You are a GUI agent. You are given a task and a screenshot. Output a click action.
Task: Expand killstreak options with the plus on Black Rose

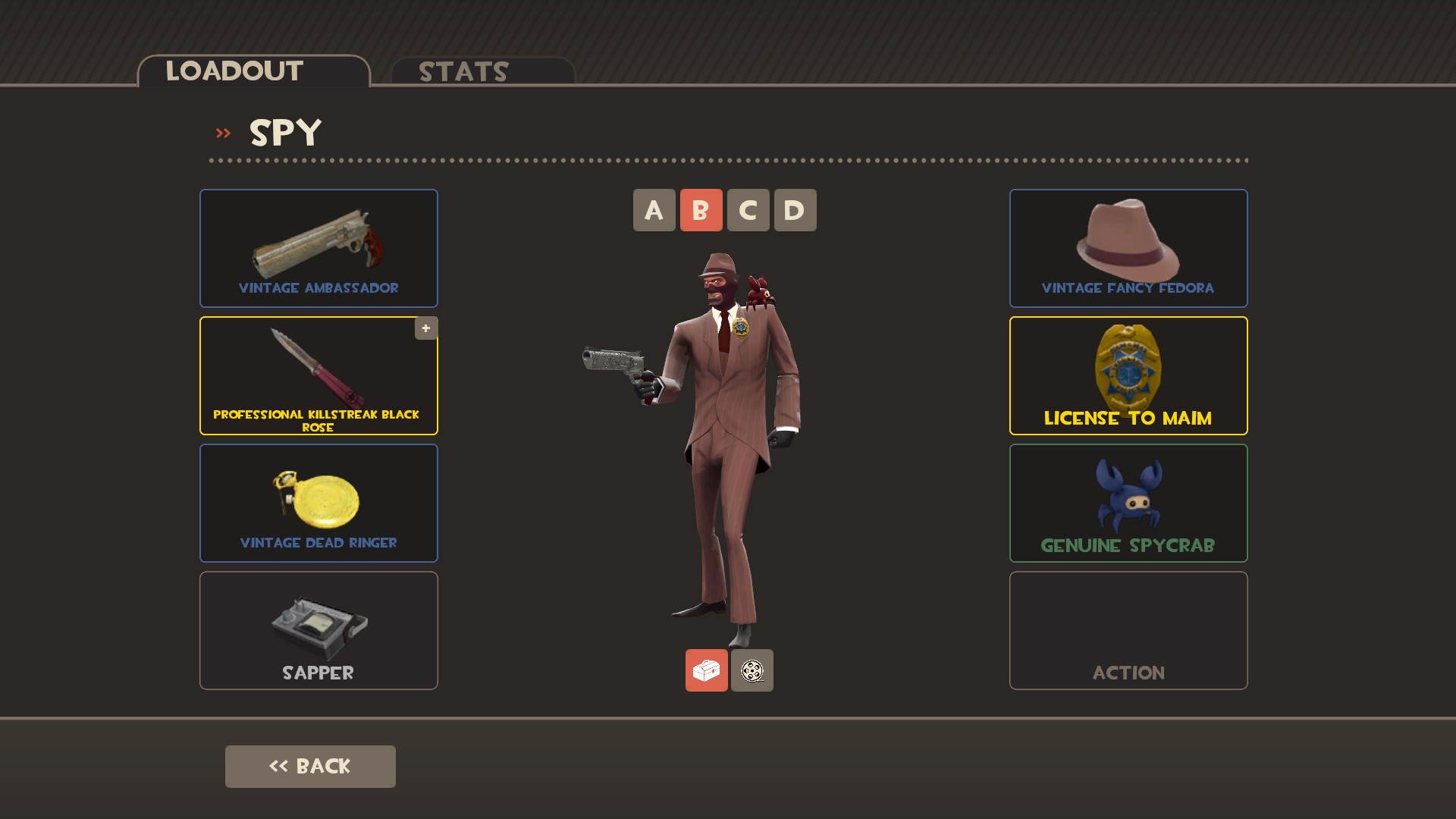pyautogui.click(x=425, y=328)
